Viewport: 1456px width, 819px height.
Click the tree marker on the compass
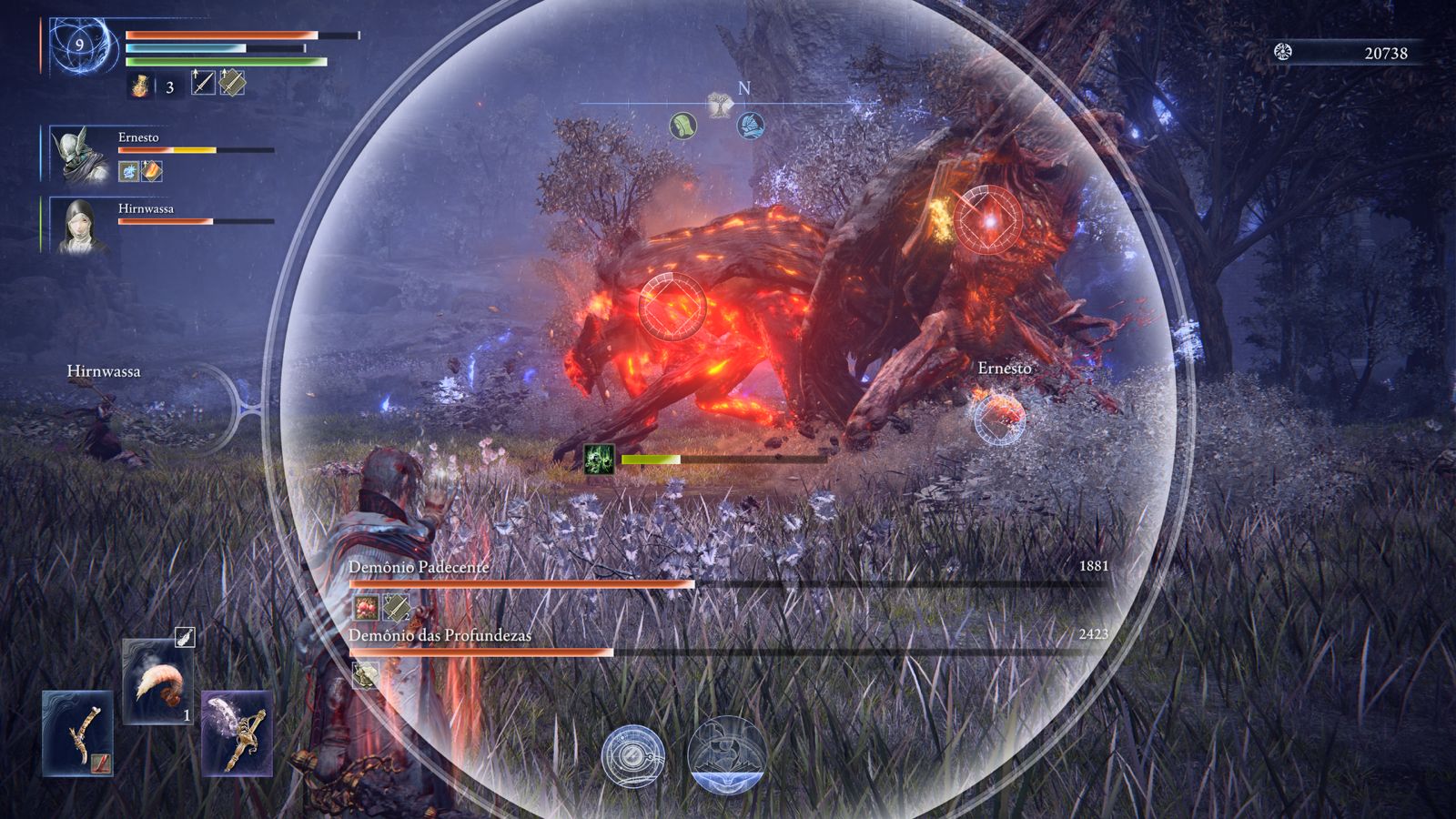[x=719, y=106]
